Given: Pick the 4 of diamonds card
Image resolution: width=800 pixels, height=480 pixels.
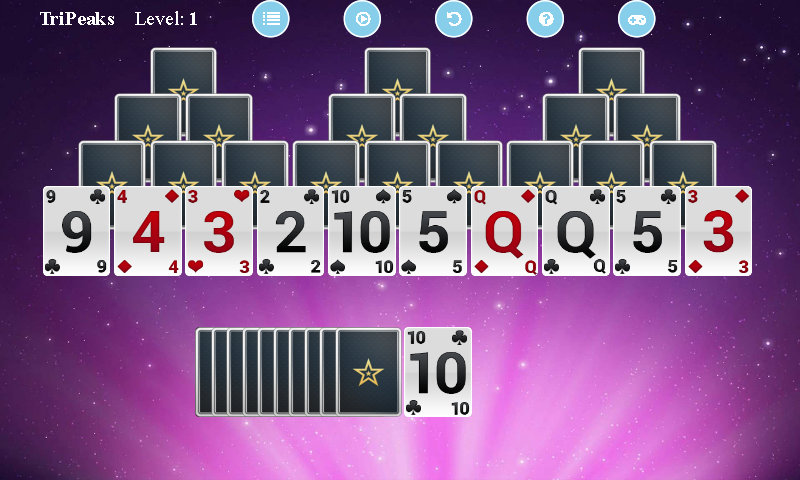Looking at the screenshot, I should click(148, 232).
